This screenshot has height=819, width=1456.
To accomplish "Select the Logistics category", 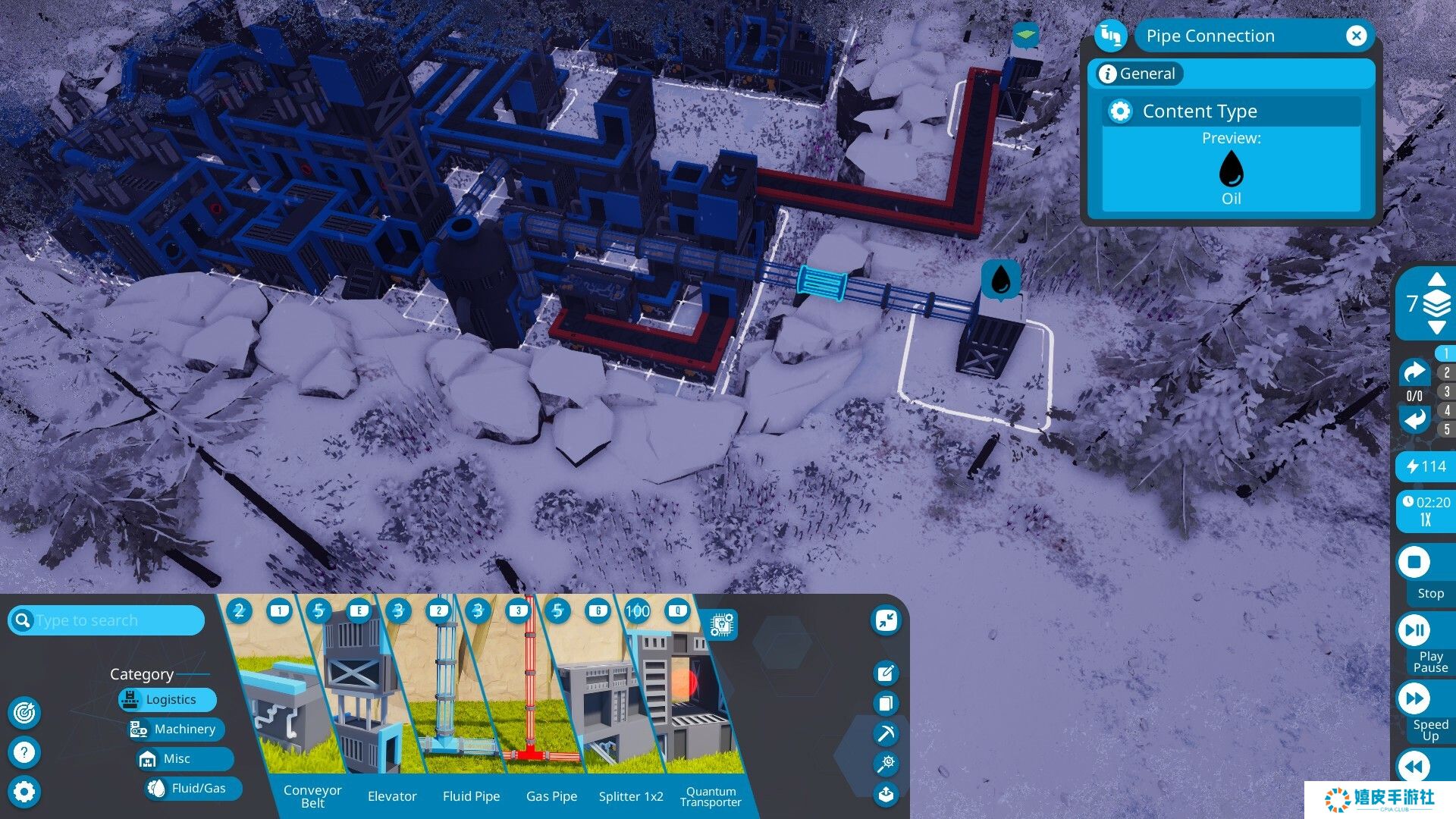I will [169, 699].
